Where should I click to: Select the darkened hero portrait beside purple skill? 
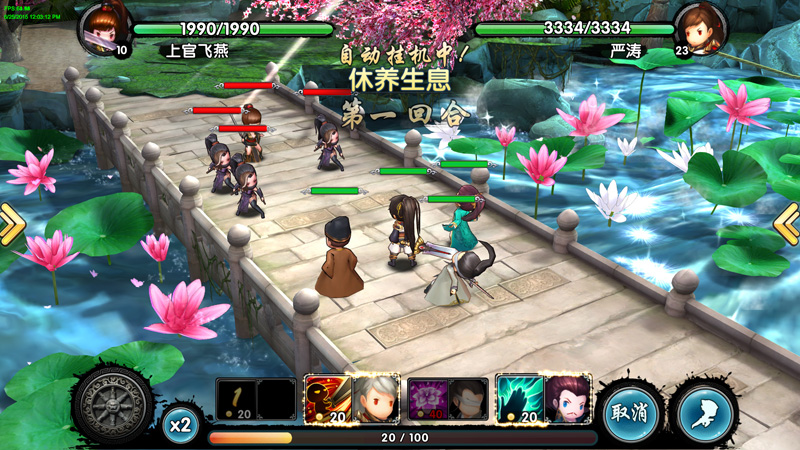[x=469, y=399]
